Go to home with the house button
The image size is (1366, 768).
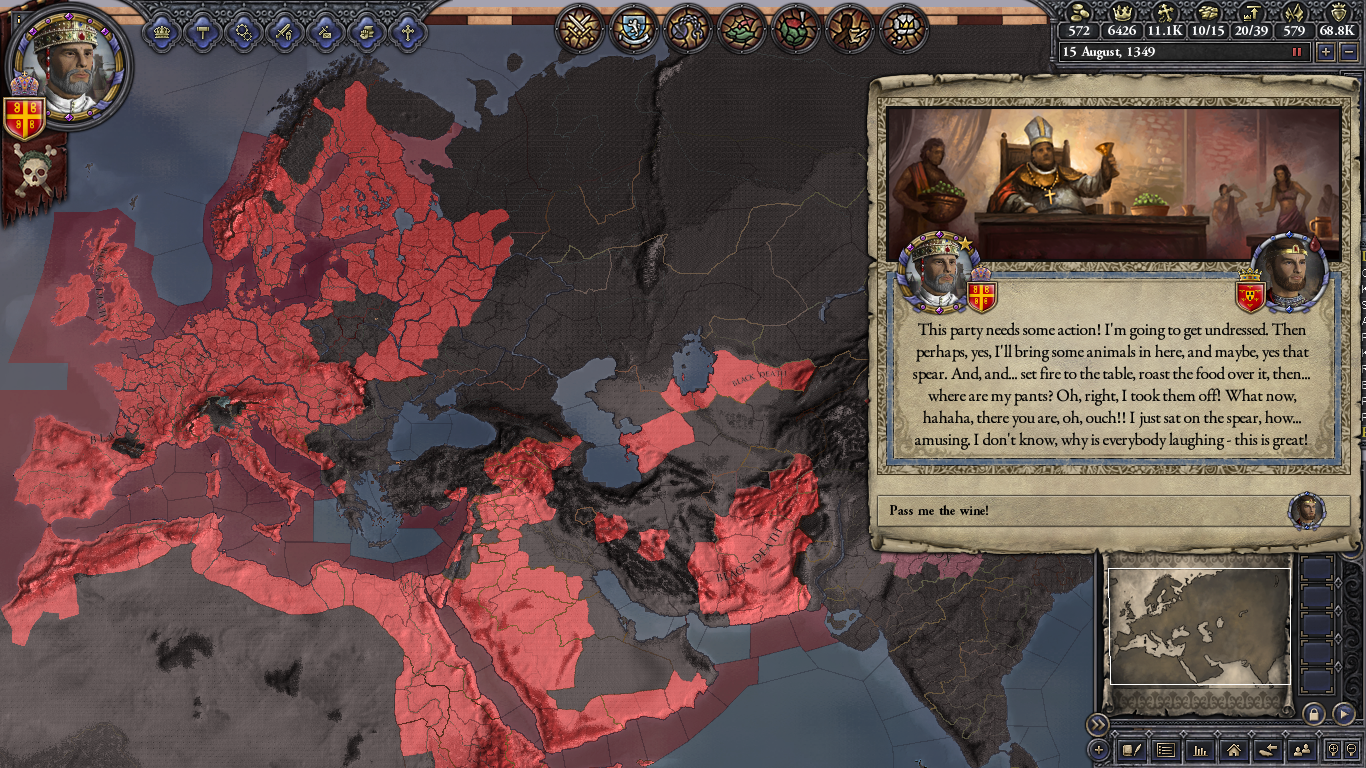point(1233,749)
